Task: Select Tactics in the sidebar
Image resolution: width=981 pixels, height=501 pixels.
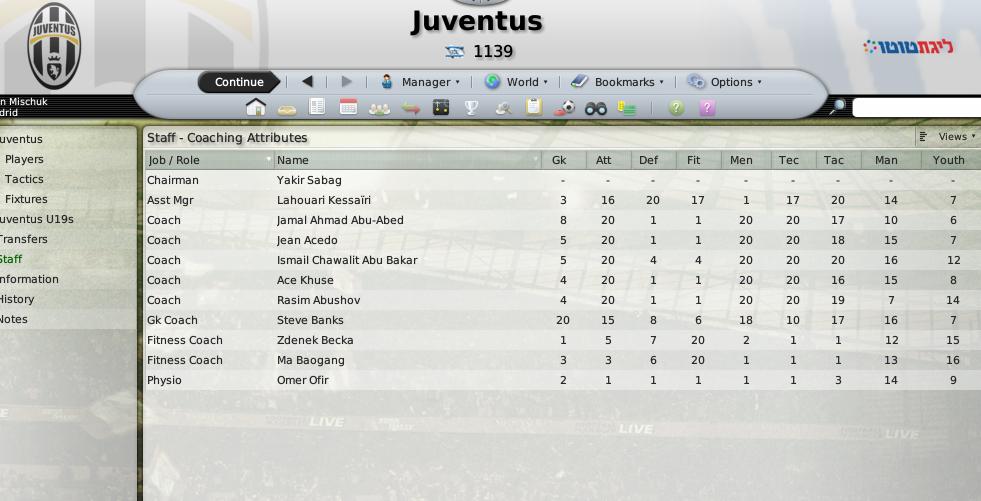Action: [x=24, y=179]
